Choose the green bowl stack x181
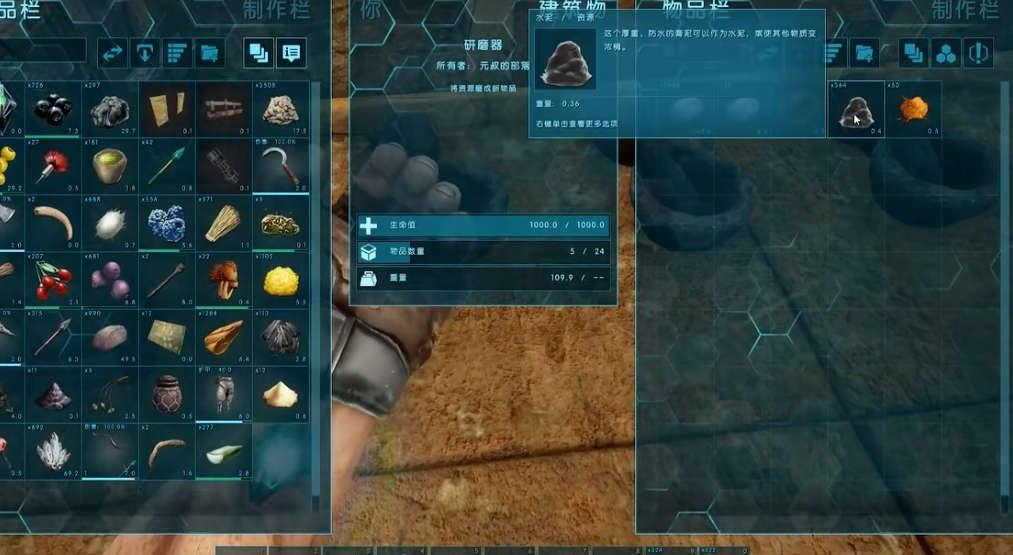This screenshot has width=1013, height=555. [109, 166]
